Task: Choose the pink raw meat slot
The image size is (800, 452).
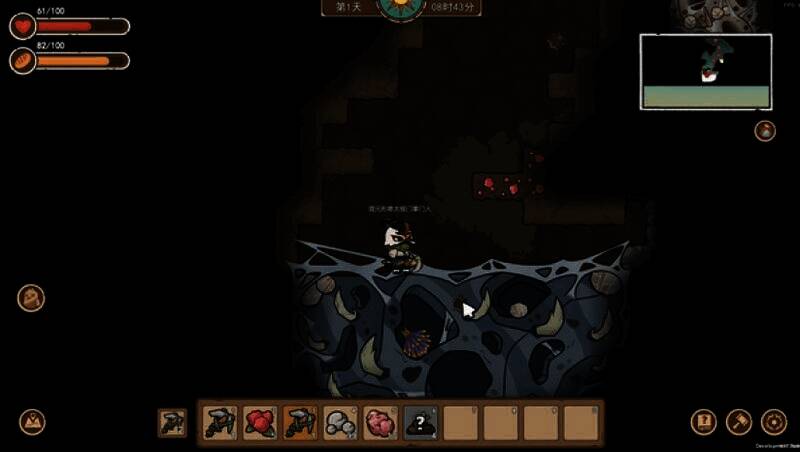Action: (380, 423)
